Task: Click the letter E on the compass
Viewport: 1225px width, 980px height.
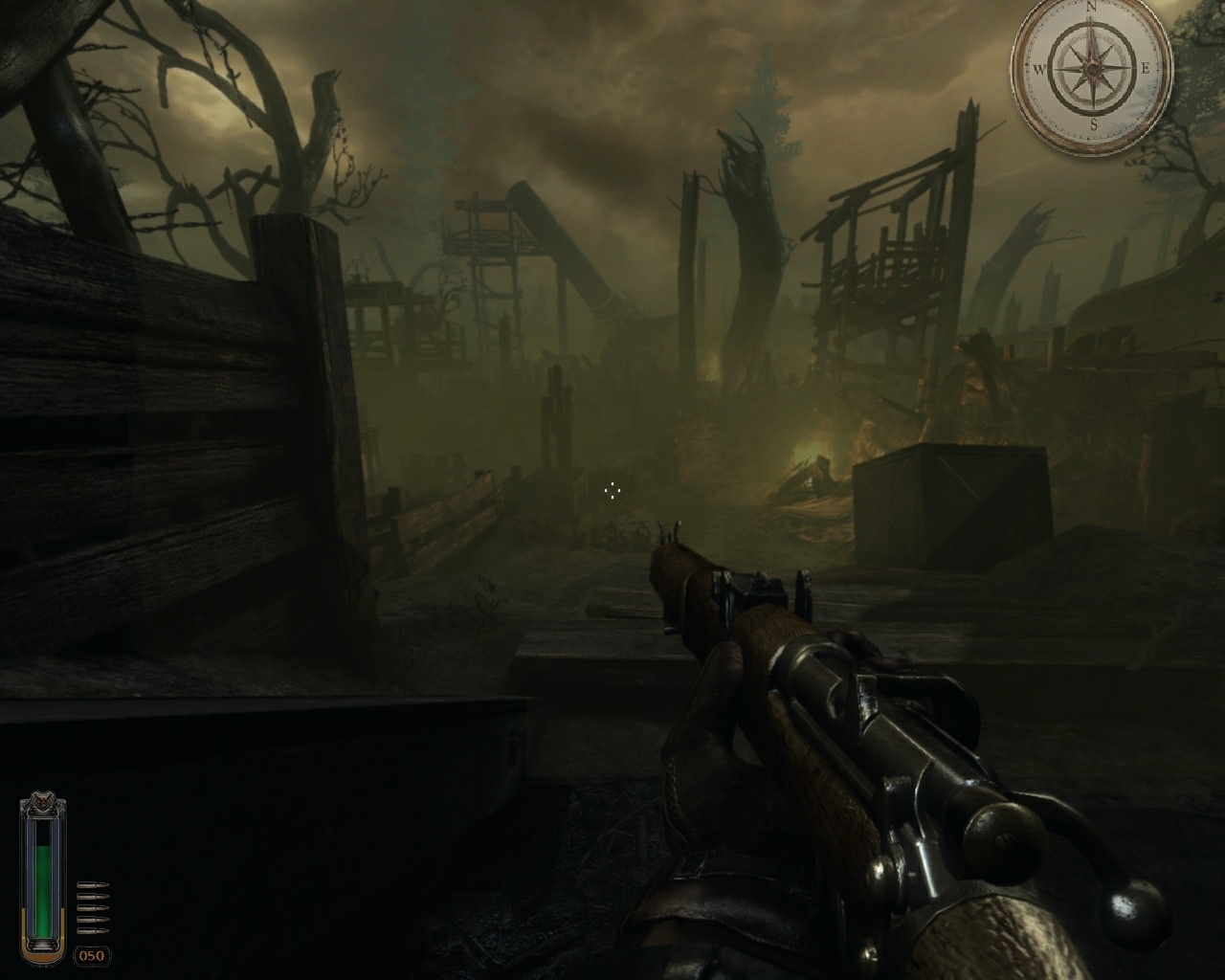Action: click(x=1147, y=68)
